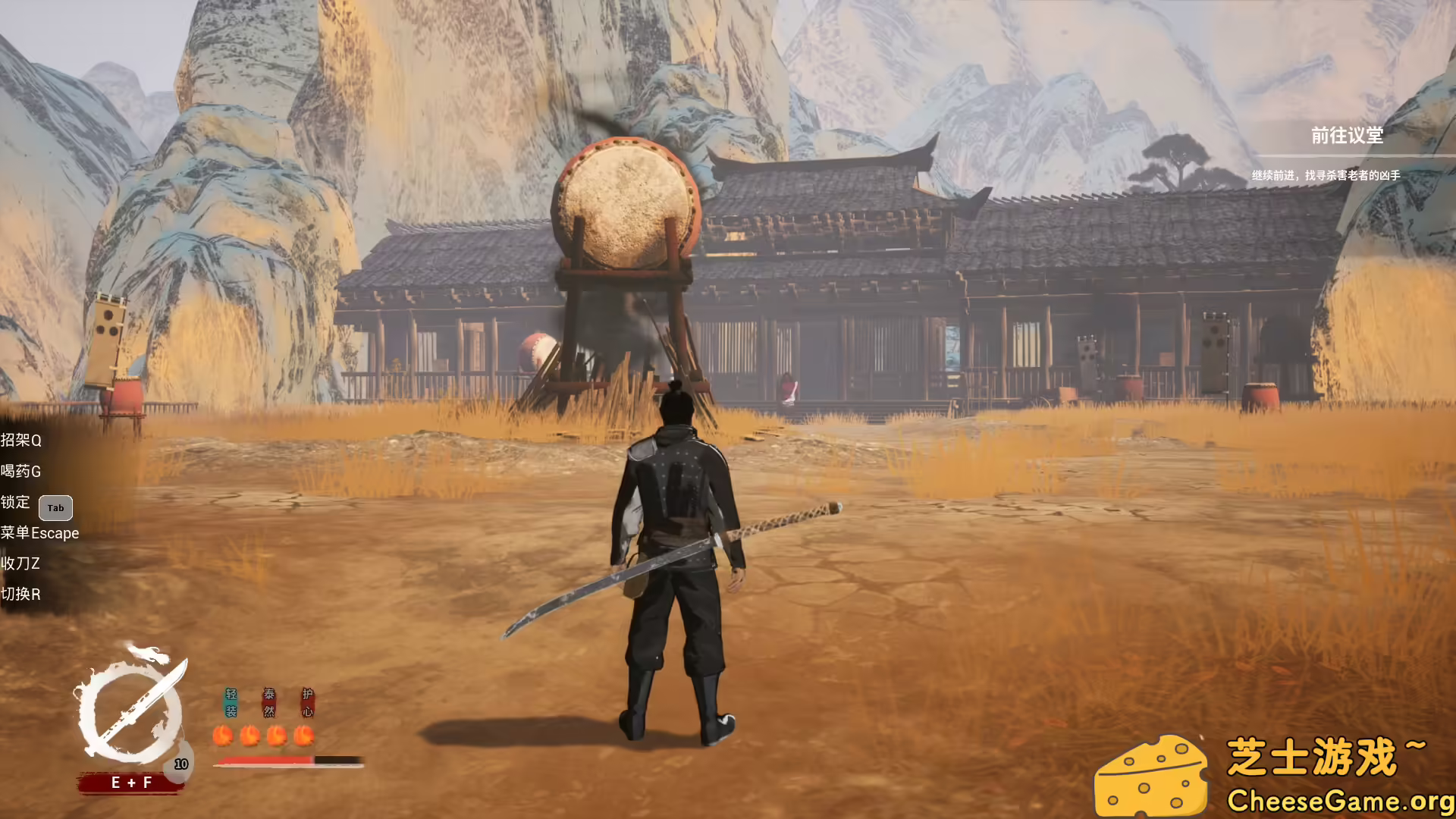
Task: Toggle parry stance via 招架Q entry
Action: [23, 441]
